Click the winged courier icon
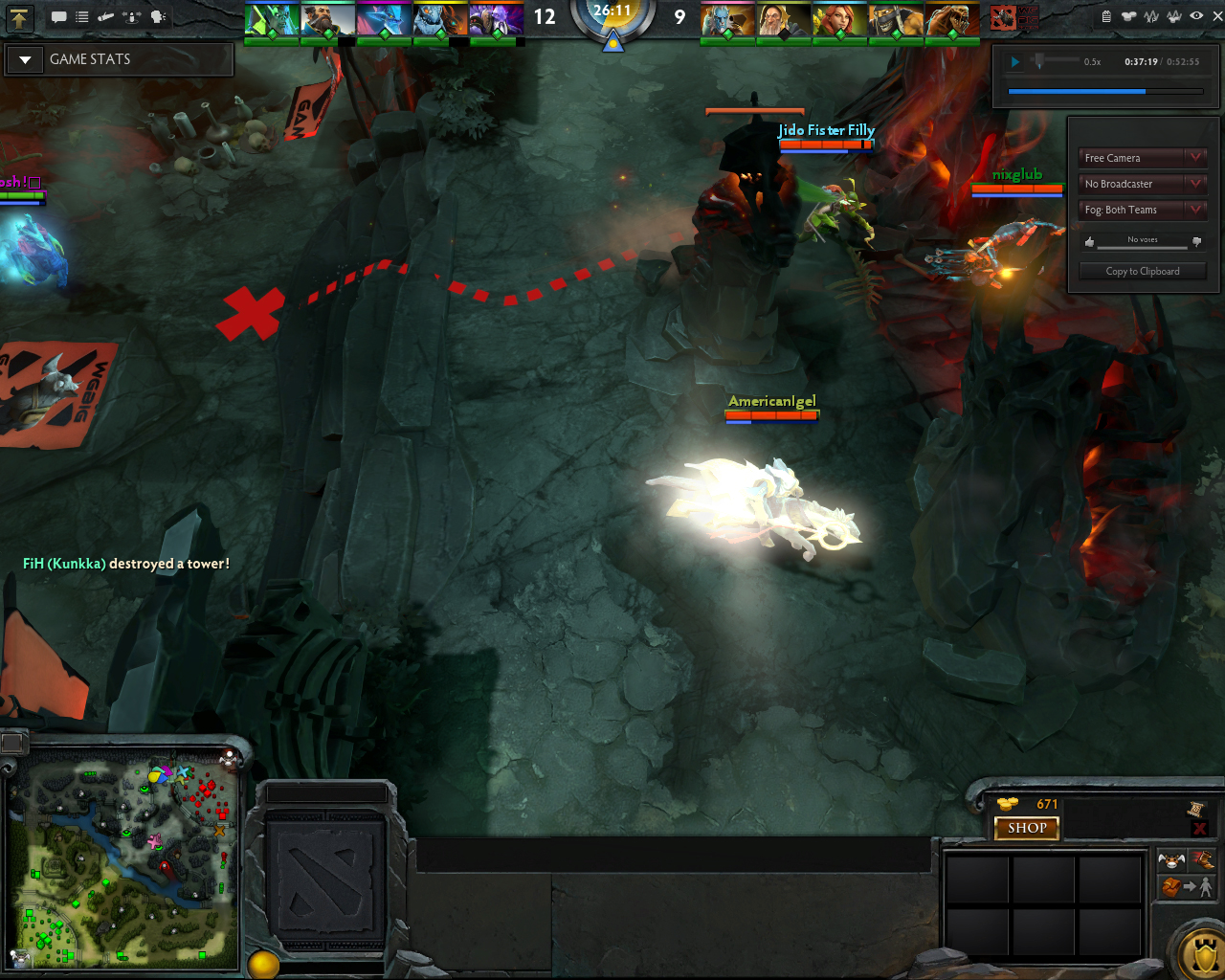 pyautogui.click(x=1171, y=859)
